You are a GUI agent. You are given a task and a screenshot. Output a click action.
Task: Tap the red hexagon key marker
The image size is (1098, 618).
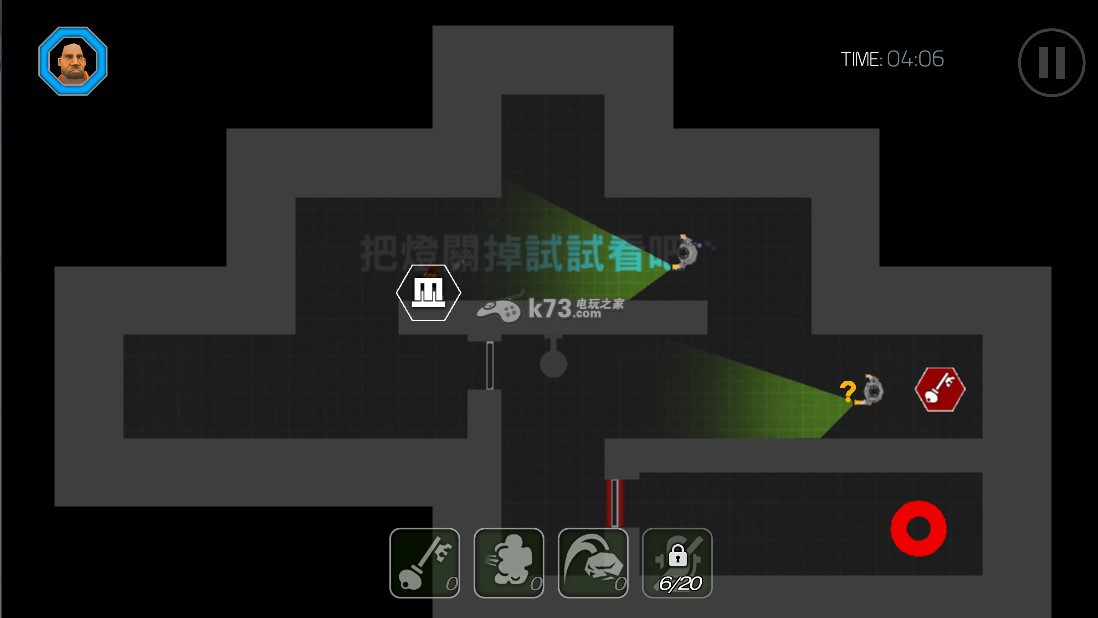pyautogui.click(x=940, y=389)
